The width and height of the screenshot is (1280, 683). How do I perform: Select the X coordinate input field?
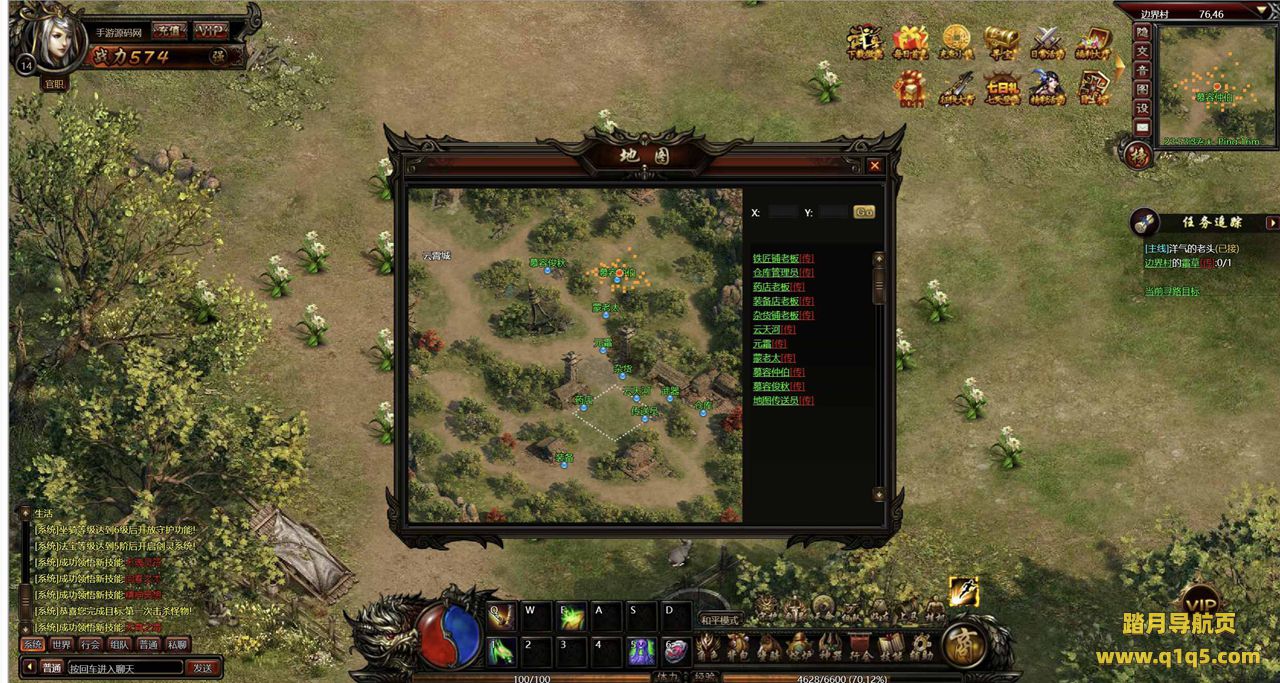click(x=784, y=212)
